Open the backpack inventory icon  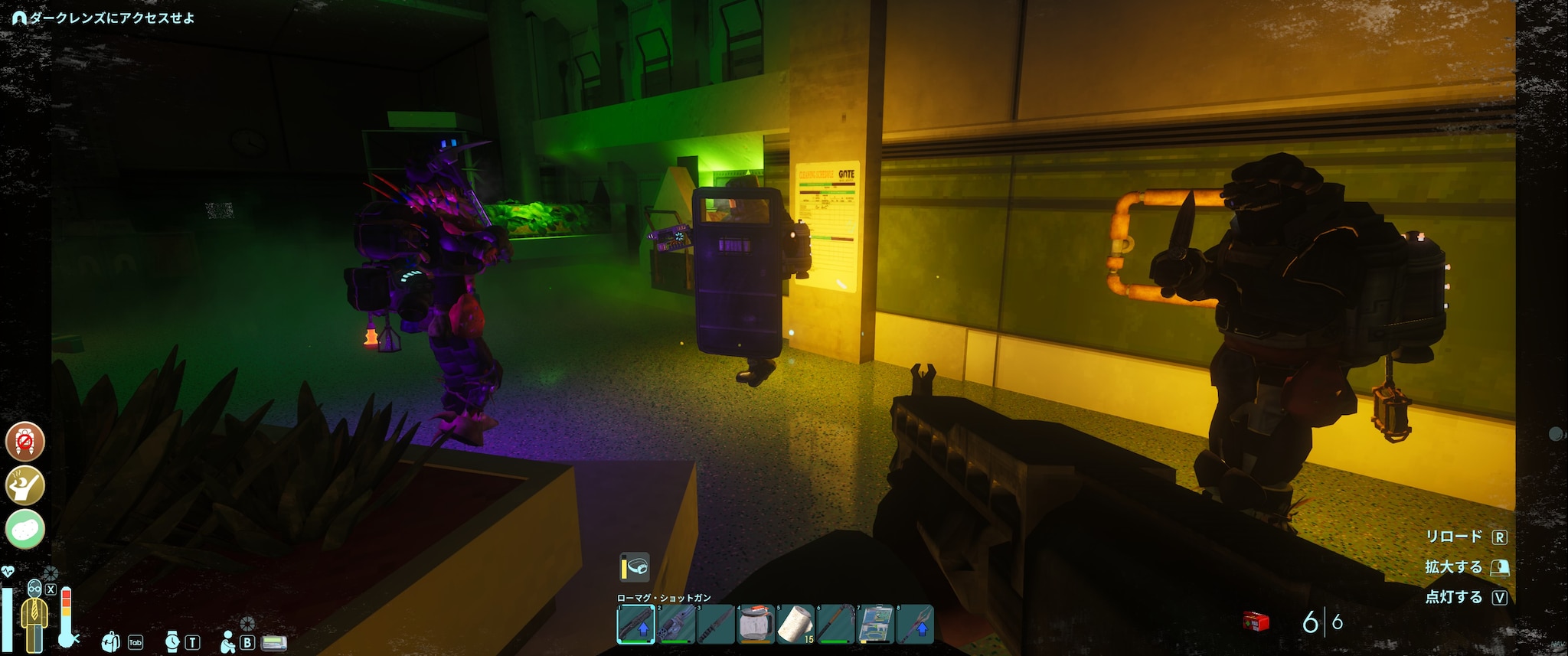click(x=111, y=641)
